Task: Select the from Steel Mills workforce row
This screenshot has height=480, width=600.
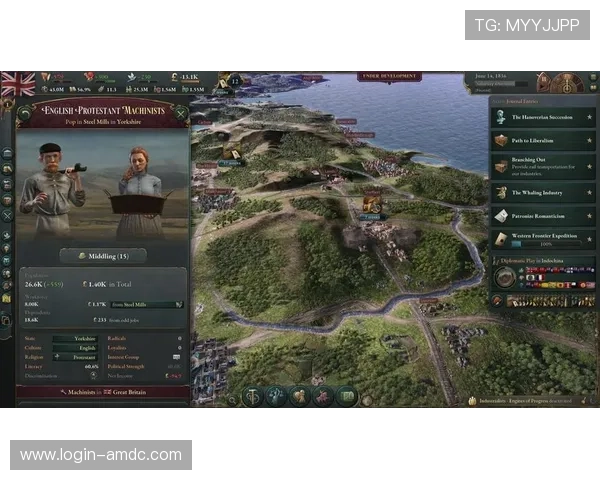Action: (146, 304)
